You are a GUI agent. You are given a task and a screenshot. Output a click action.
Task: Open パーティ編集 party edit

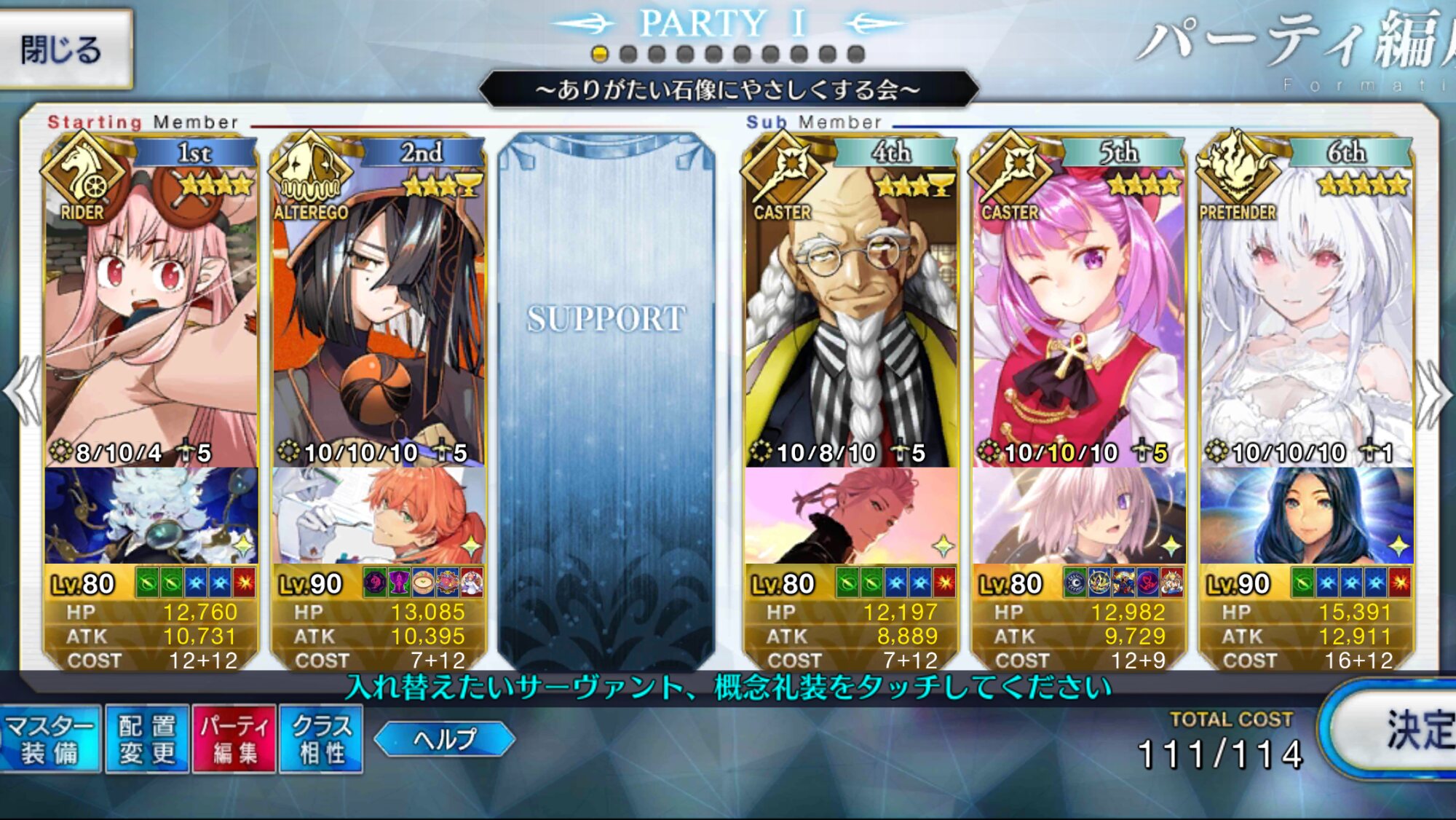coord(234,738)
